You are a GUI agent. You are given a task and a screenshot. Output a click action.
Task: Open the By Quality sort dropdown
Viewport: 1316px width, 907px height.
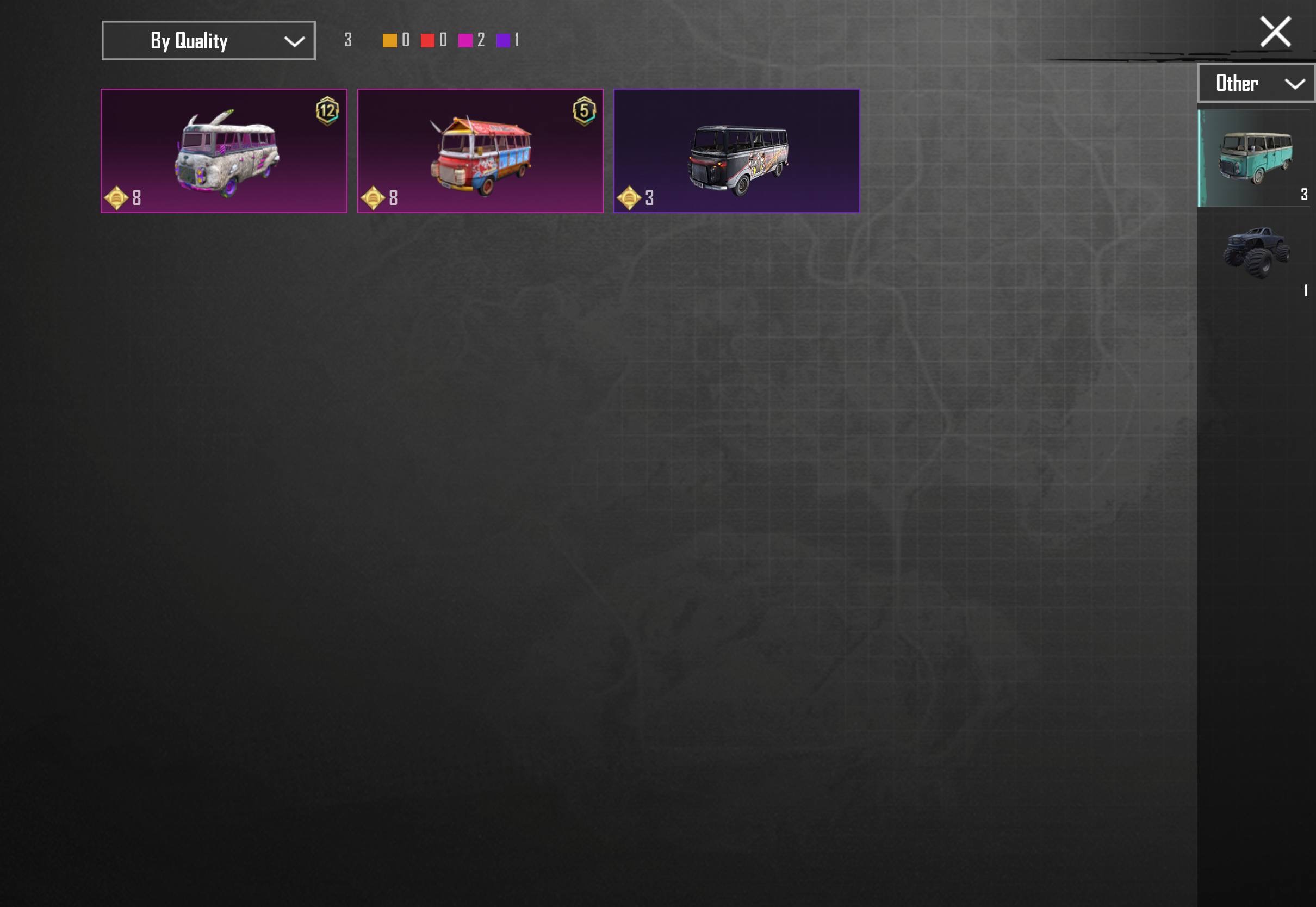(208, 40)
